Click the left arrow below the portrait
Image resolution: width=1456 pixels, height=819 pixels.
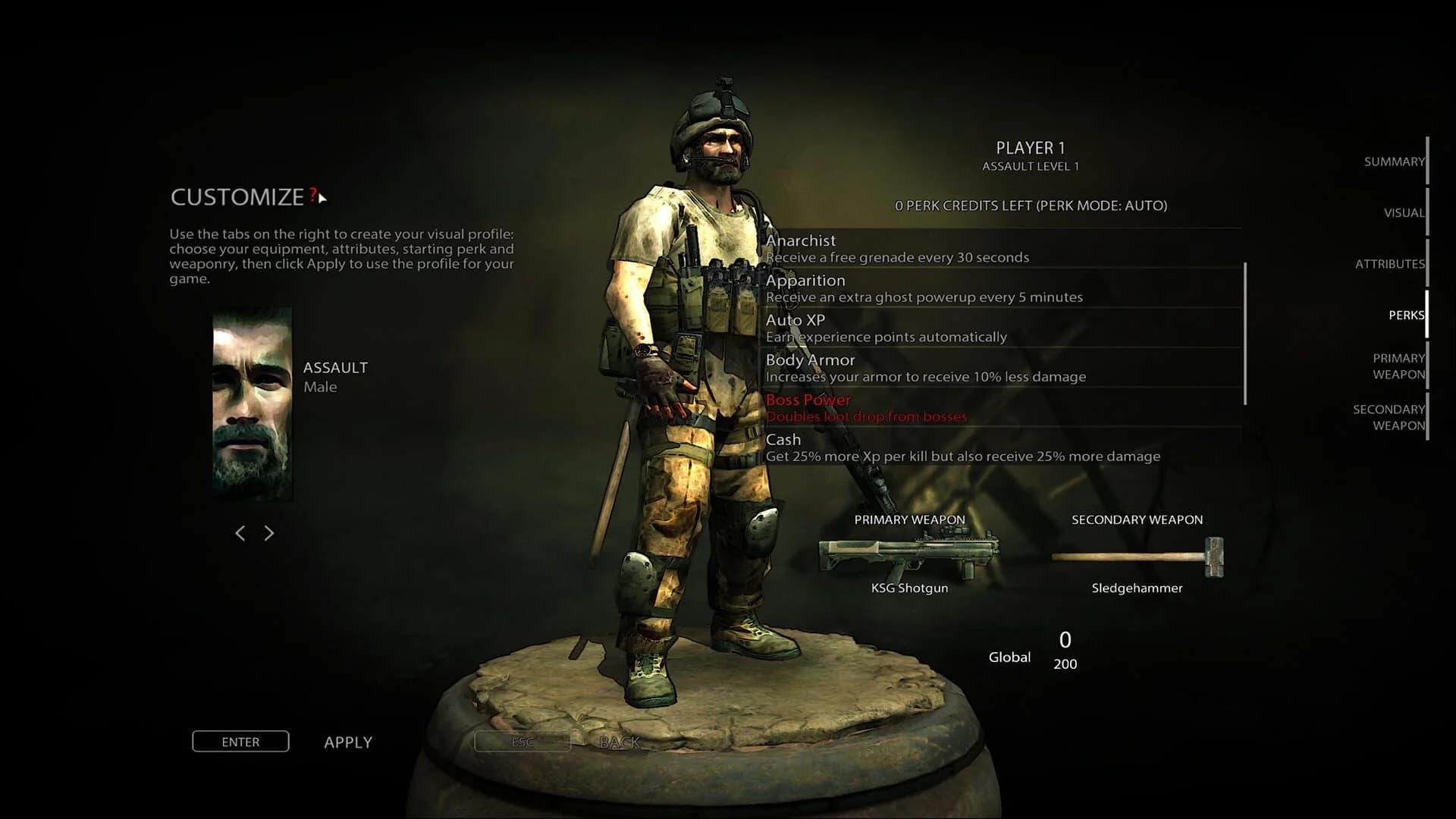240,533
